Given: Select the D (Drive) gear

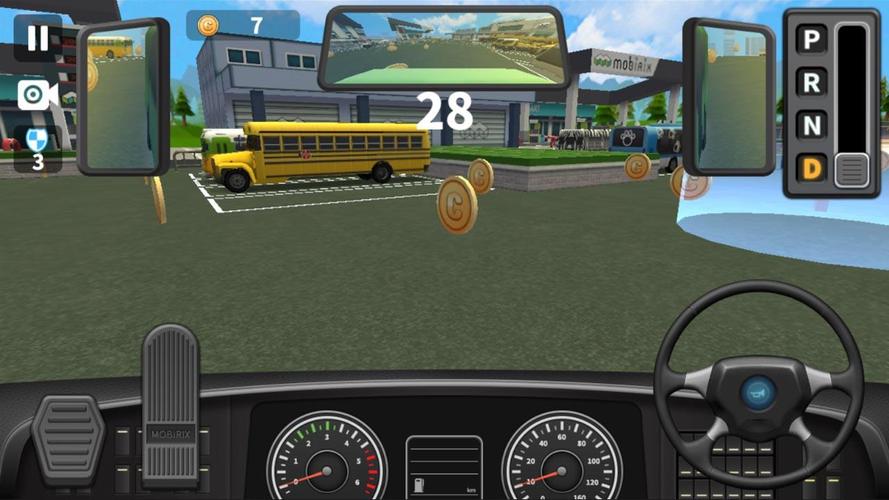Looking at the screenshot, I should pos(812,168).
